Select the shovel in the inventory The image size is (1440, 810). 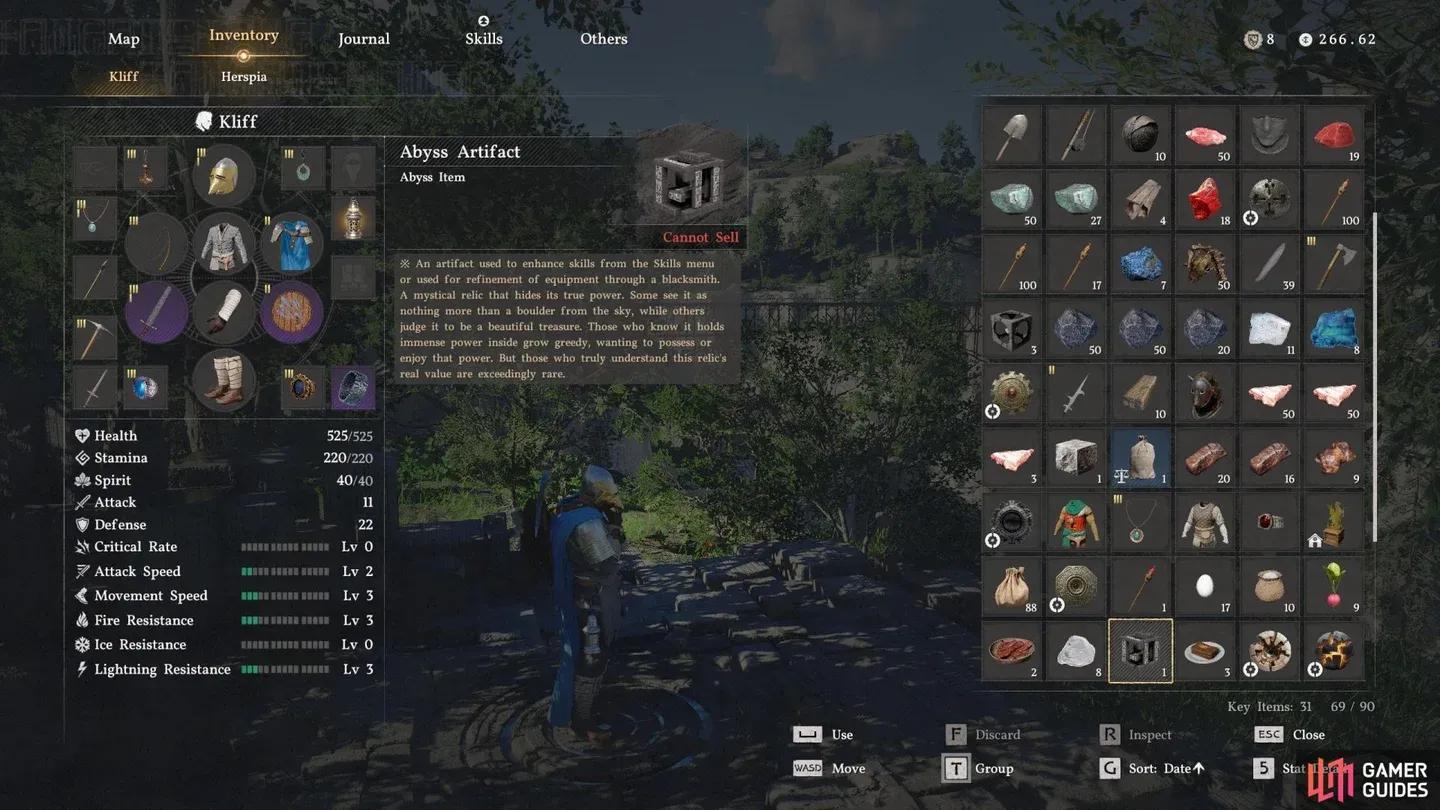tap(1011, 135)
